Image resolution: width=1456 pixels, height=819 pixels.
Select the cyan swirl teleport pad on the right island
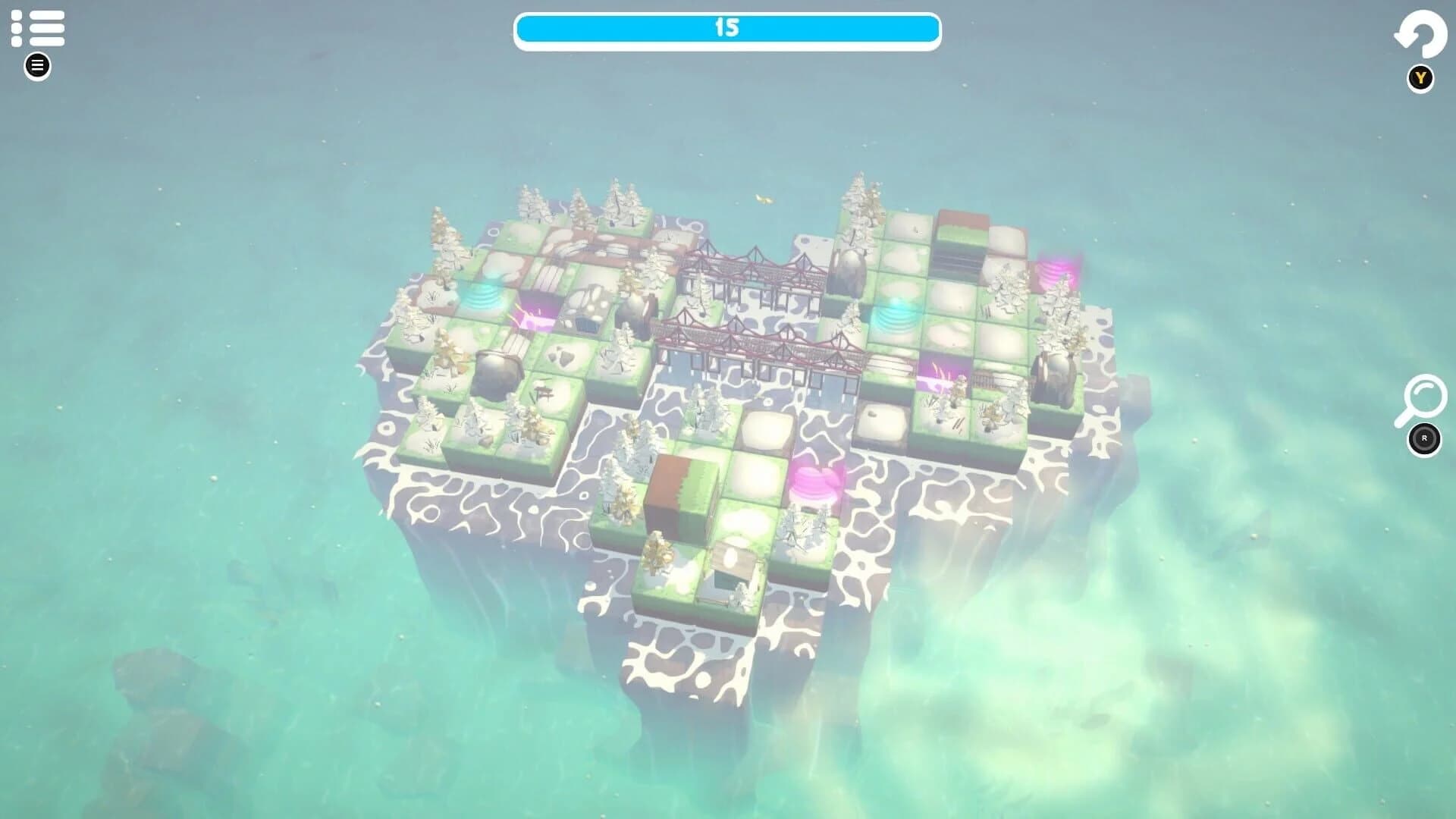(899, 316)
